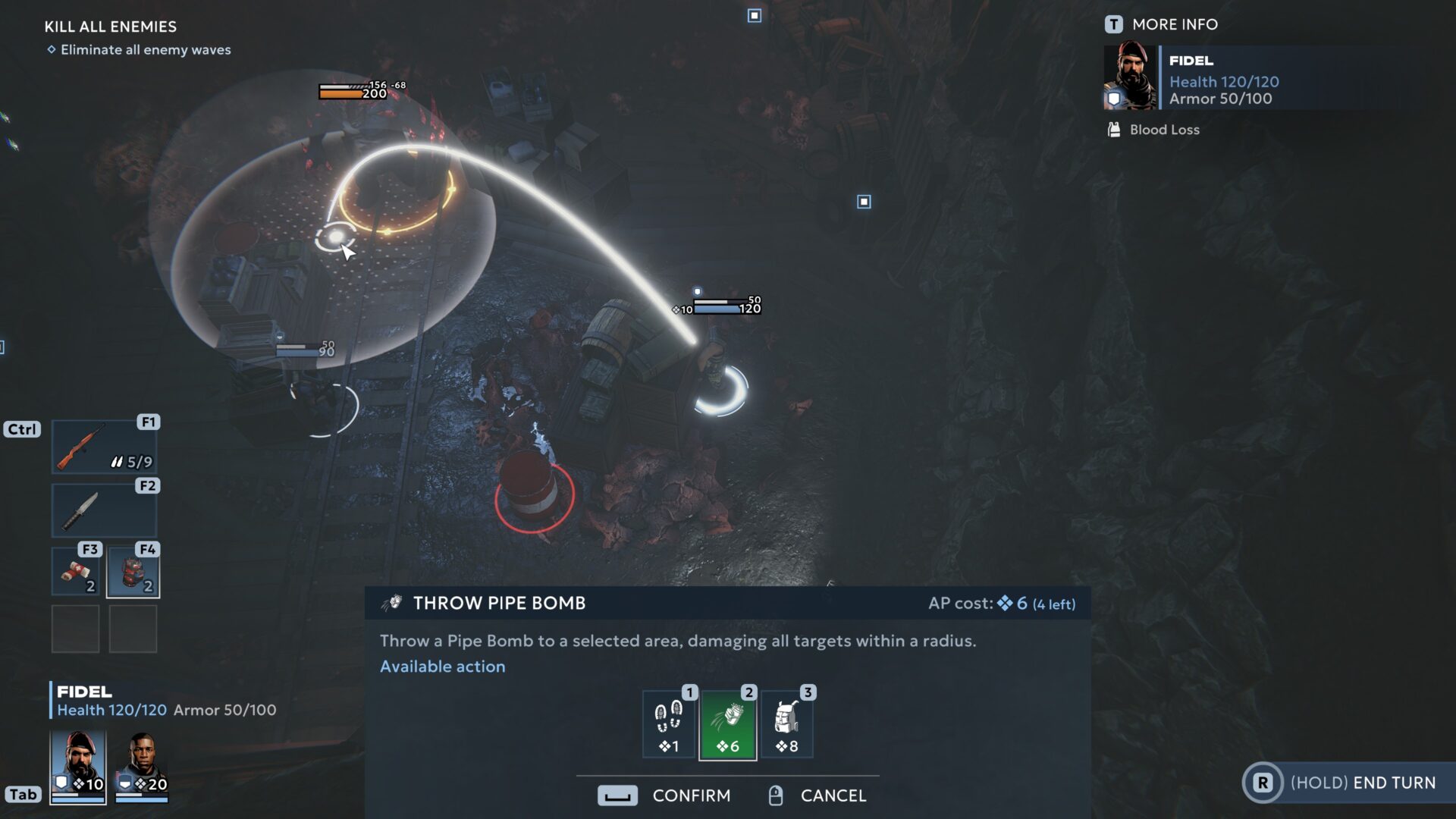
Task: Select the backpack action costing 8 AP
Action: [786, 725]
